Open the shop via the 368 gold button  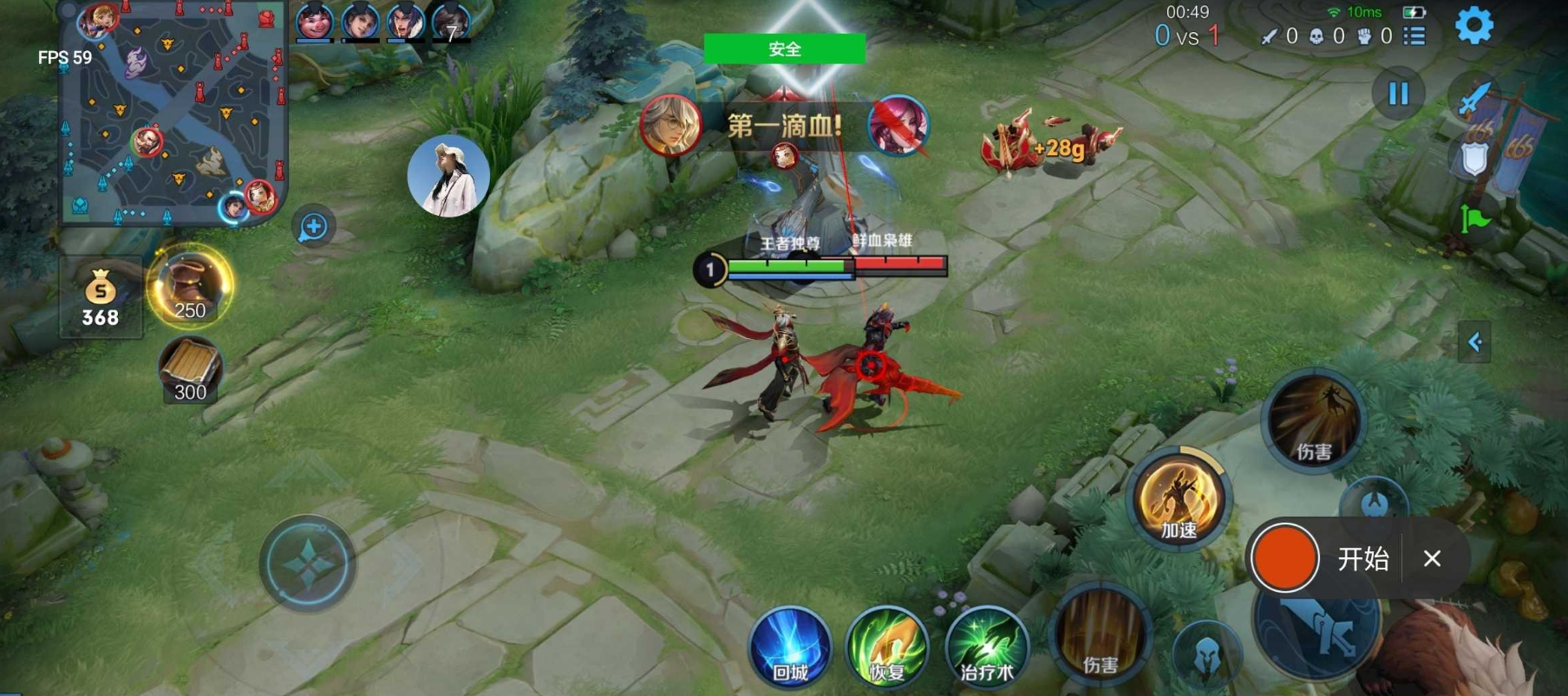101,297
